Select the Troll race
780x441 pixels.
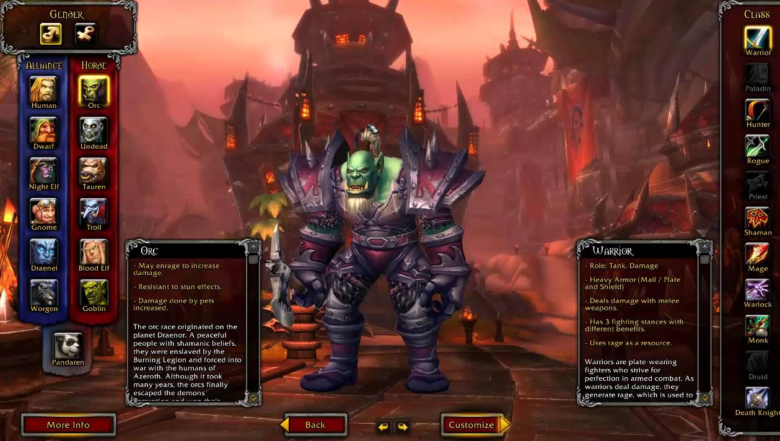click(94, 212)
